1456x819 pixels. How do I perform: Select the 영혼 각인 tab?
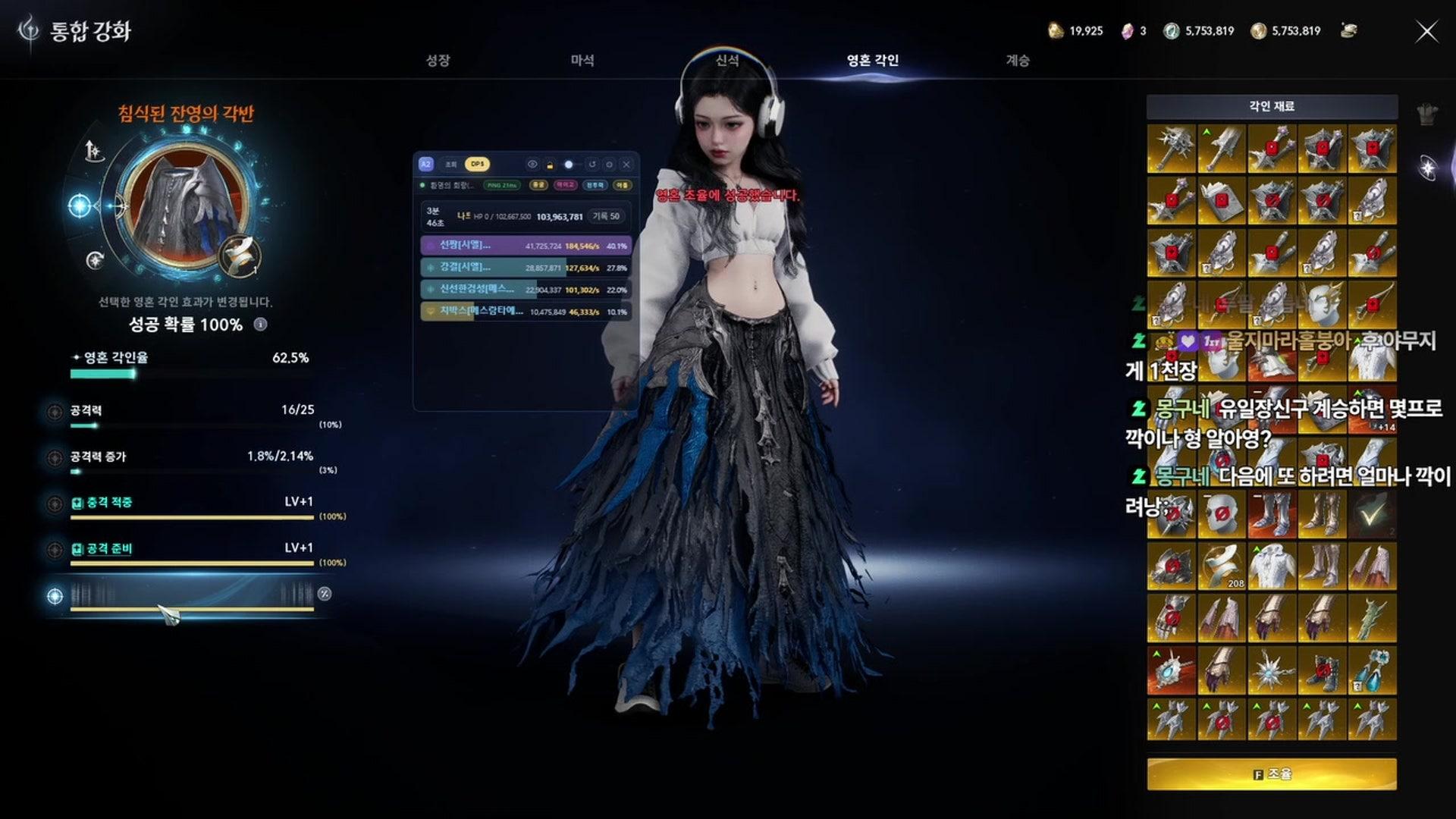[x=872, y=61]
